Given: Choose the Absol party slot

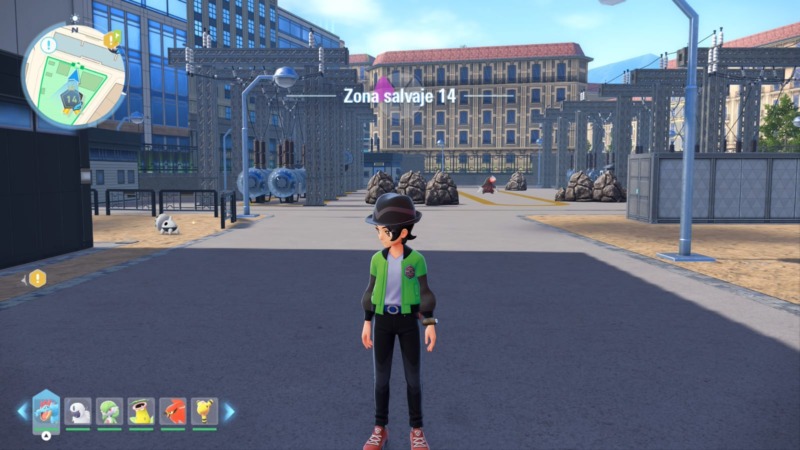Looking at the screenshot, I should click(x=78, y=410).
